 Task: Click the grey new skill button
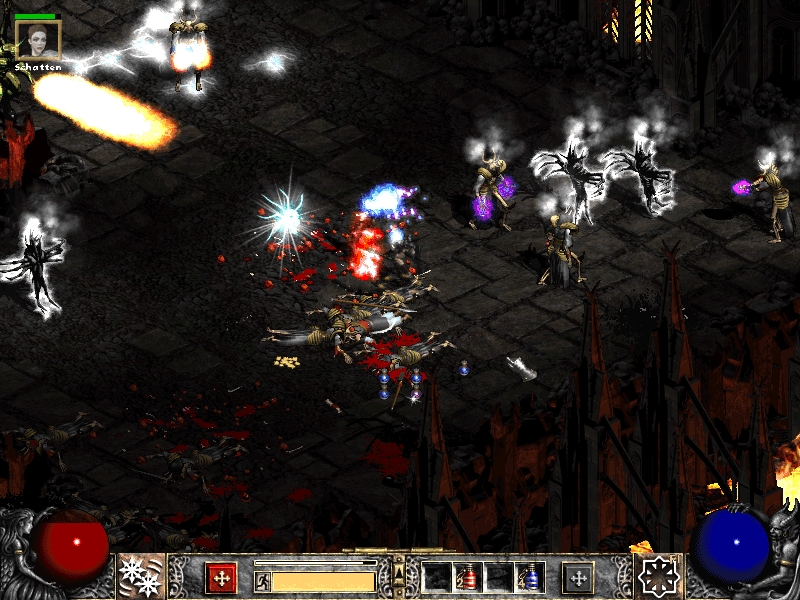click(578, 577)
